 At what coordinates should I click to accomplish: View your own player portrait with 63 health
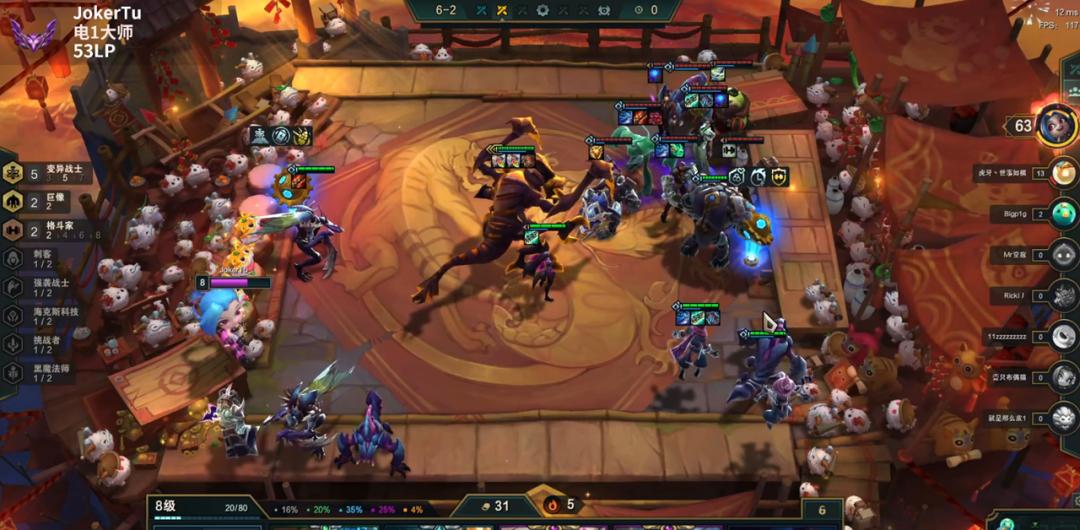pyautogui.click(x=1050, y=125)
